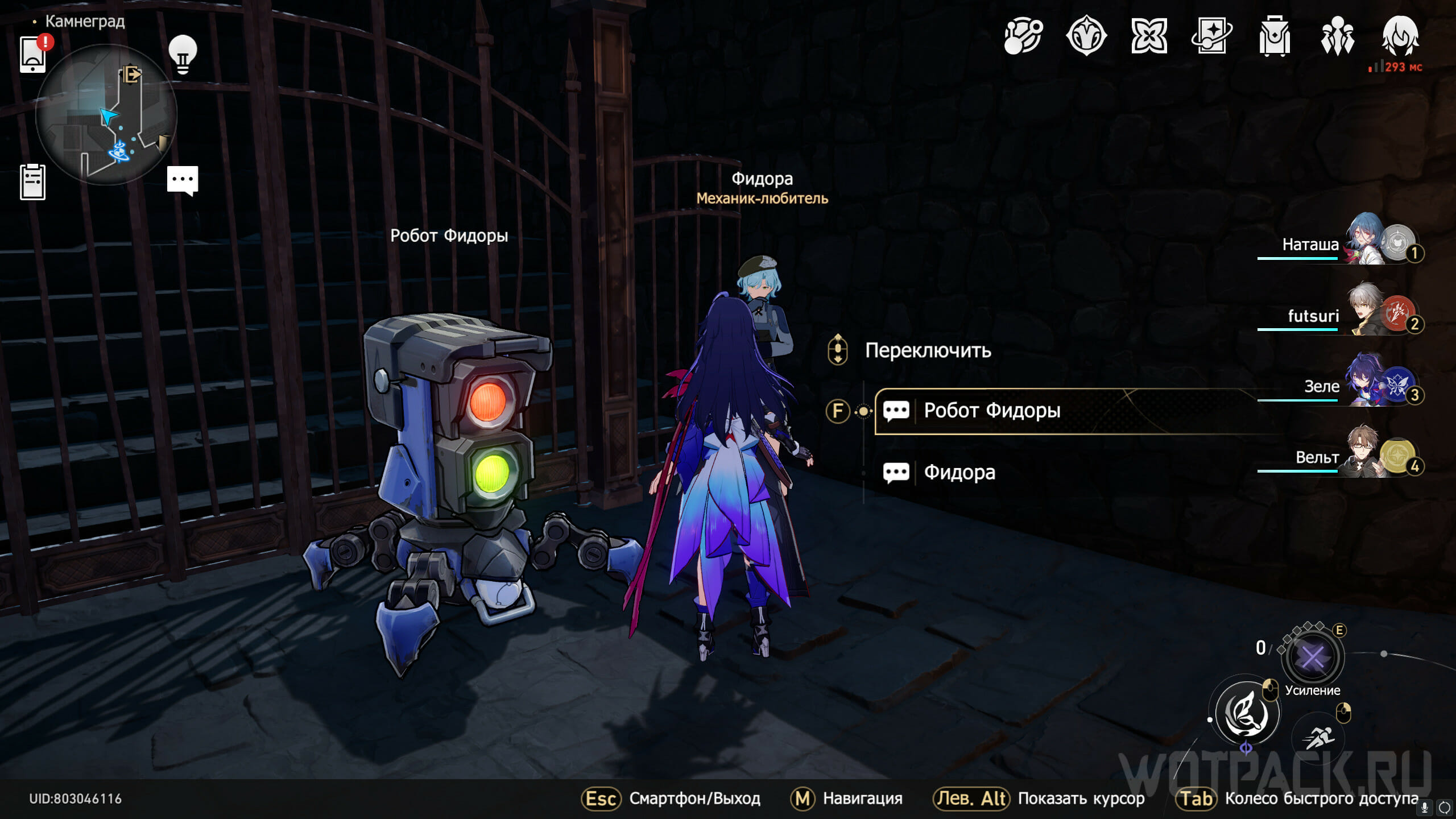
Task: Open the team lineup three-figures icon
Action: [1337, 36]
